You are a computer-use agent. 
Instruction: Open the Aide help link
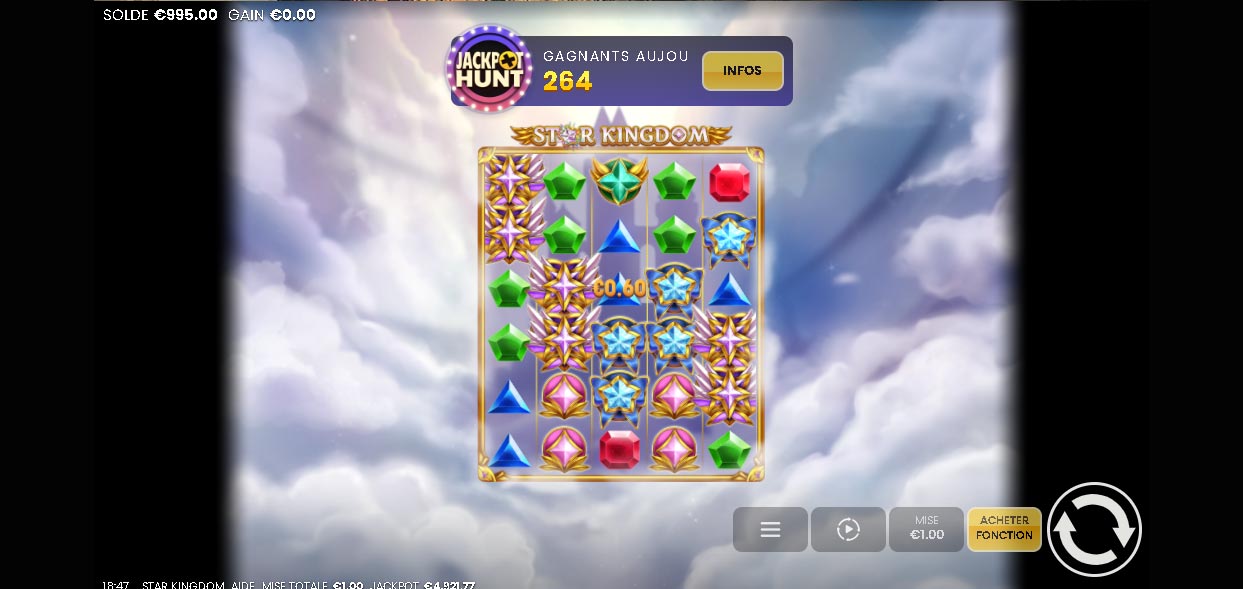[243, 585]
